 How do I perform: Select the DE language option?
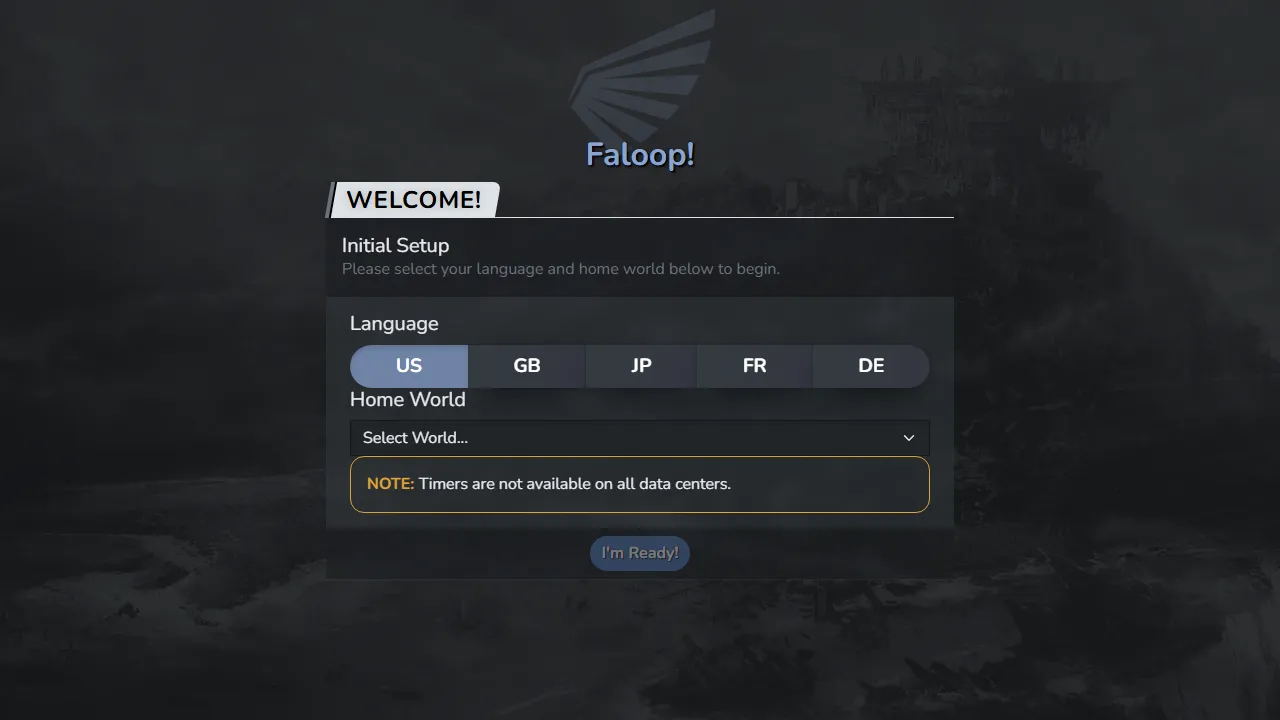click(x=870, y=366)
